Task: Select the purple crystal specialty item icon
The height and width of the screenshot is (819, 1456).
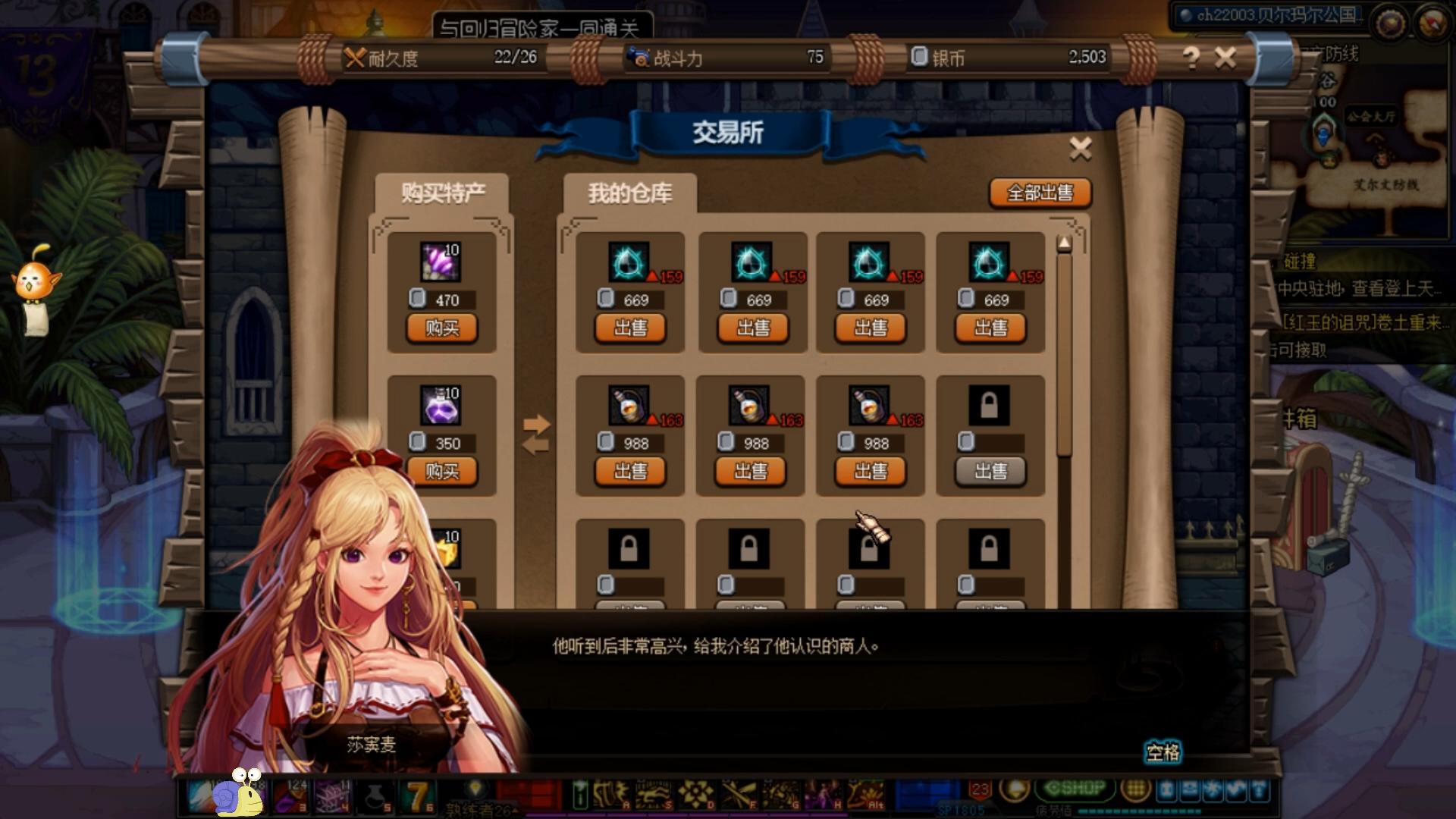Action: tap(441, 262)
